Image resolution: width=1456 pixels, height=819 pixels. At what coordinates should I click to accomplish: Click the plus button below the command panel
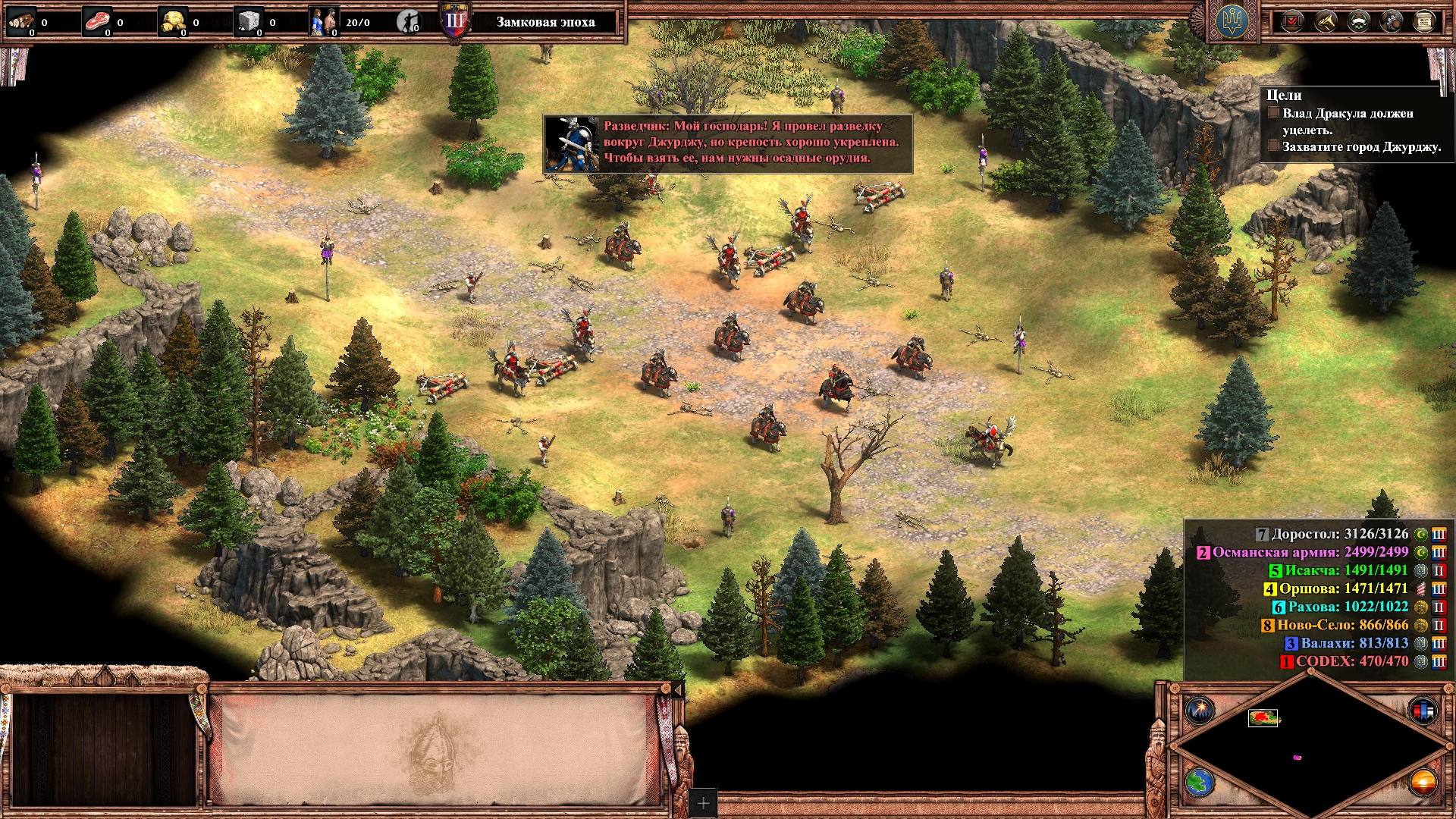click(x=703, y=803)
